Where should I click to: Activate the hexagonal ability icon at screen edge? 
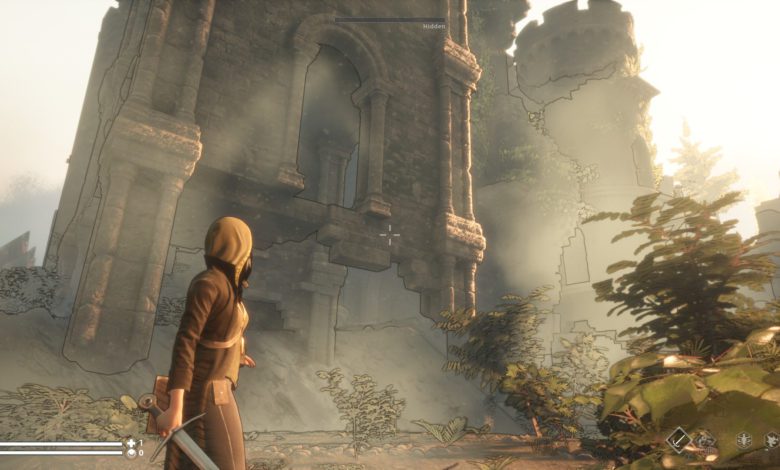pos(773,440)
